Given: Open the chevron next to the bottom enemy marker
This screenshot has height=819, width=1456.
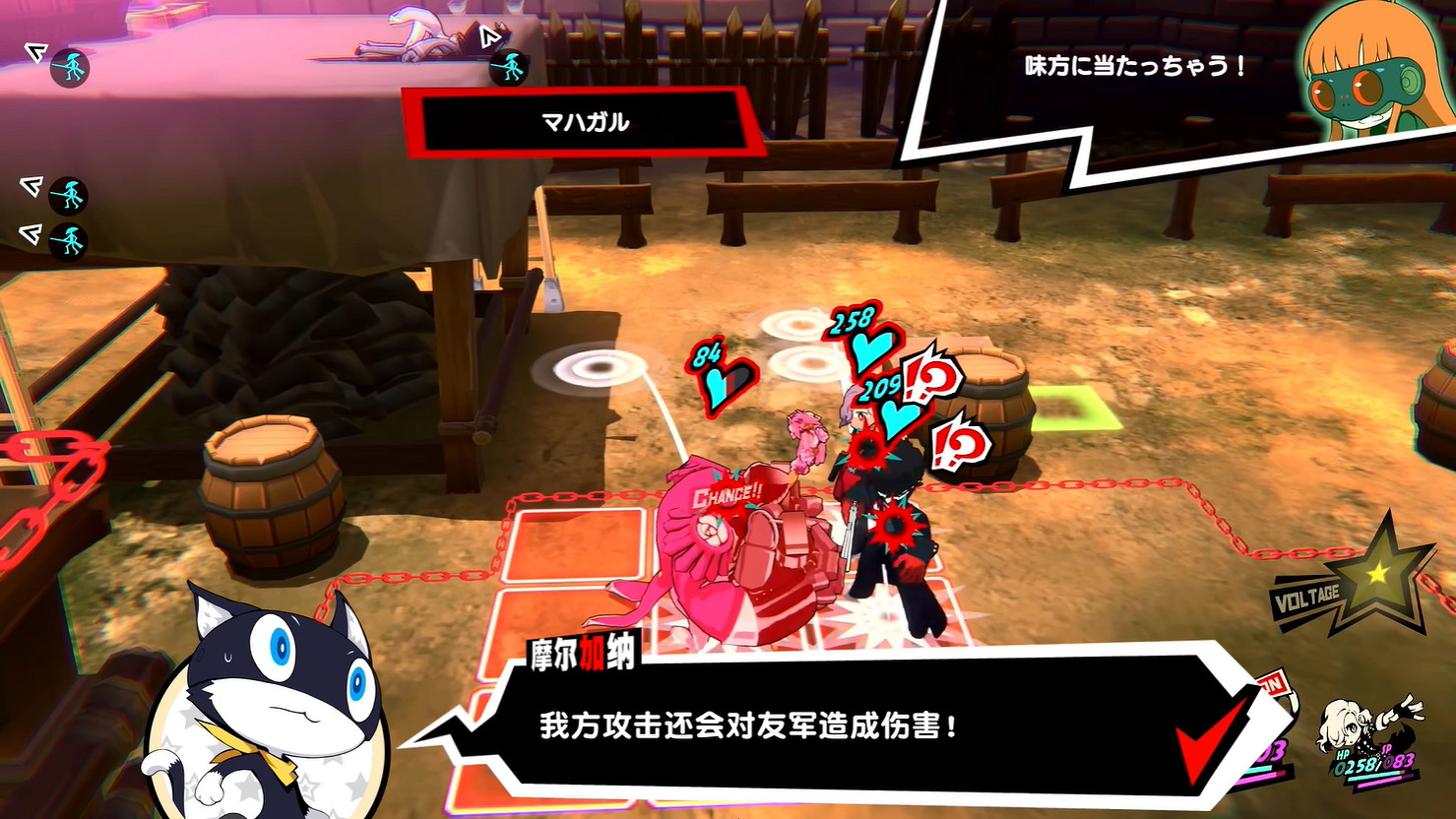Looking at the screenshot, I should [29, 234].
